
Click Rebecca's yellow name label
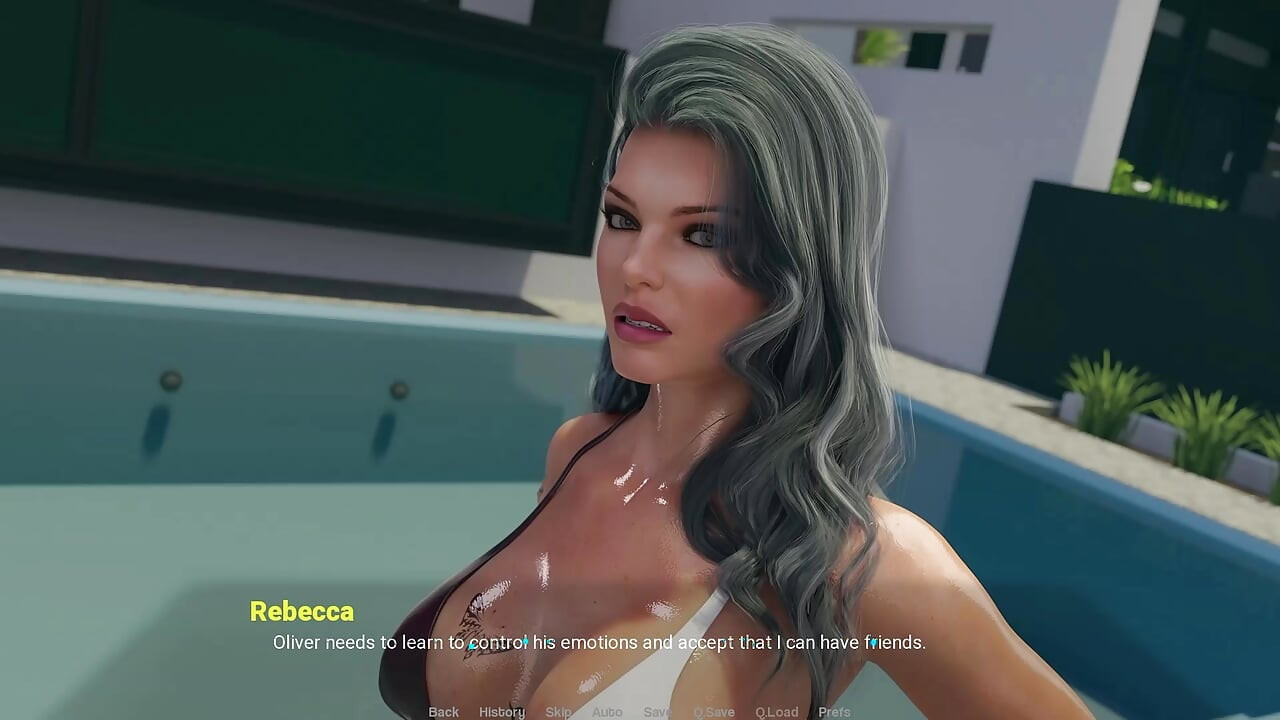tap(301, 611)
